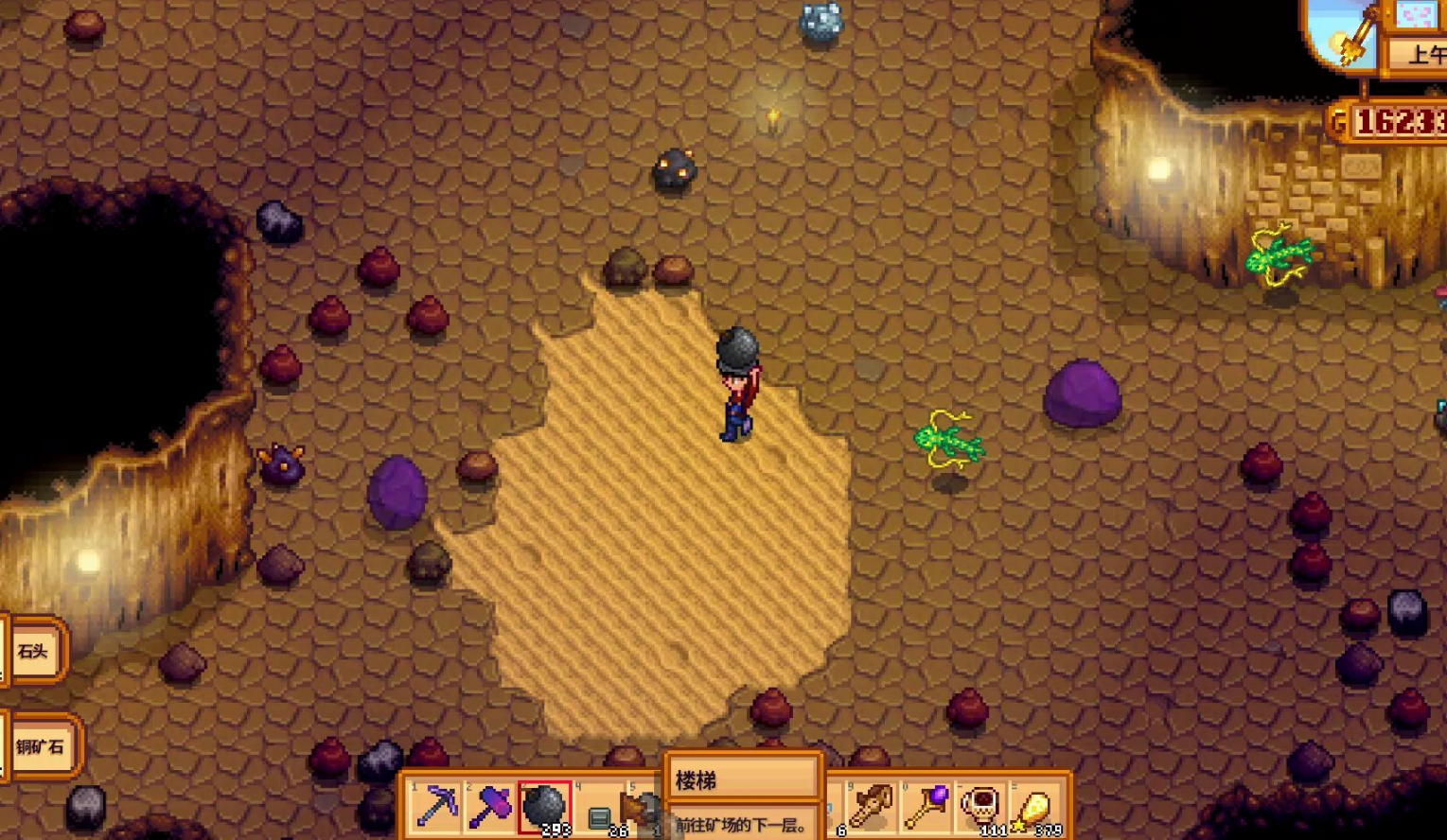Image resolution: width=1447 pixels, height=840 pixels.
Task: Choose the dark round item stacked 293
Action: pos(544,806)
